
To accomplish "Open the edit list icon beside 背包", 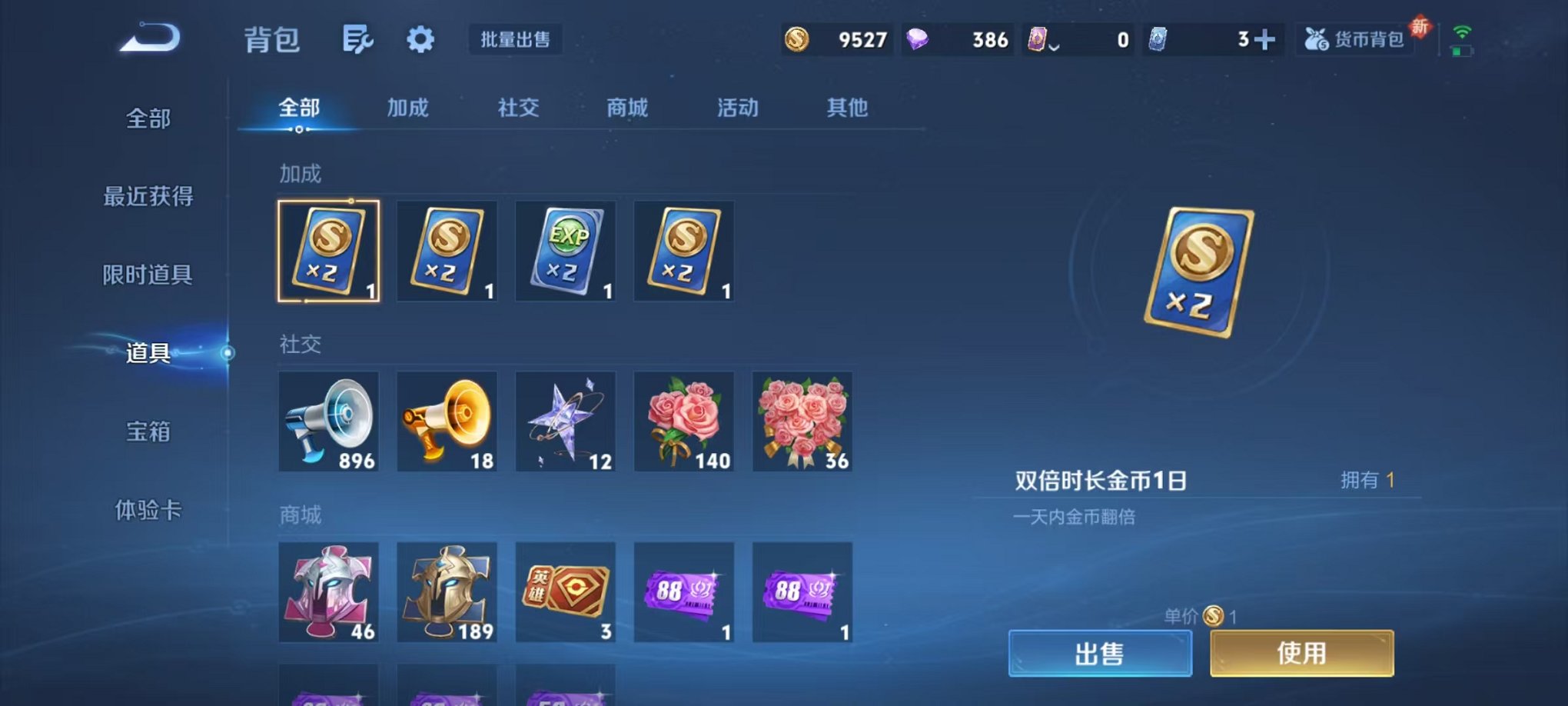I will 359,38.
